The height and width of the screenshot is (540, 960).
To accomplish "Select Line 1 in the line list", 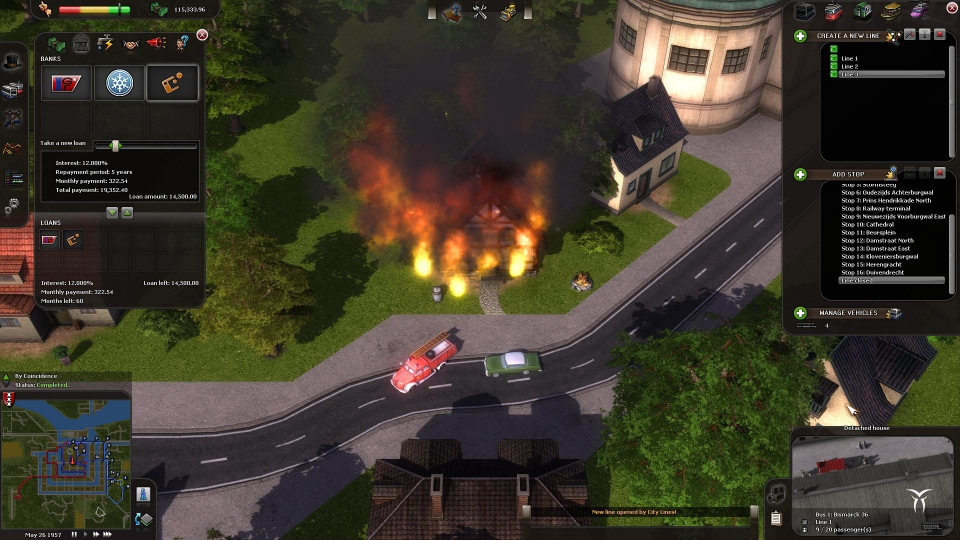I will click(x=849, y=59).
